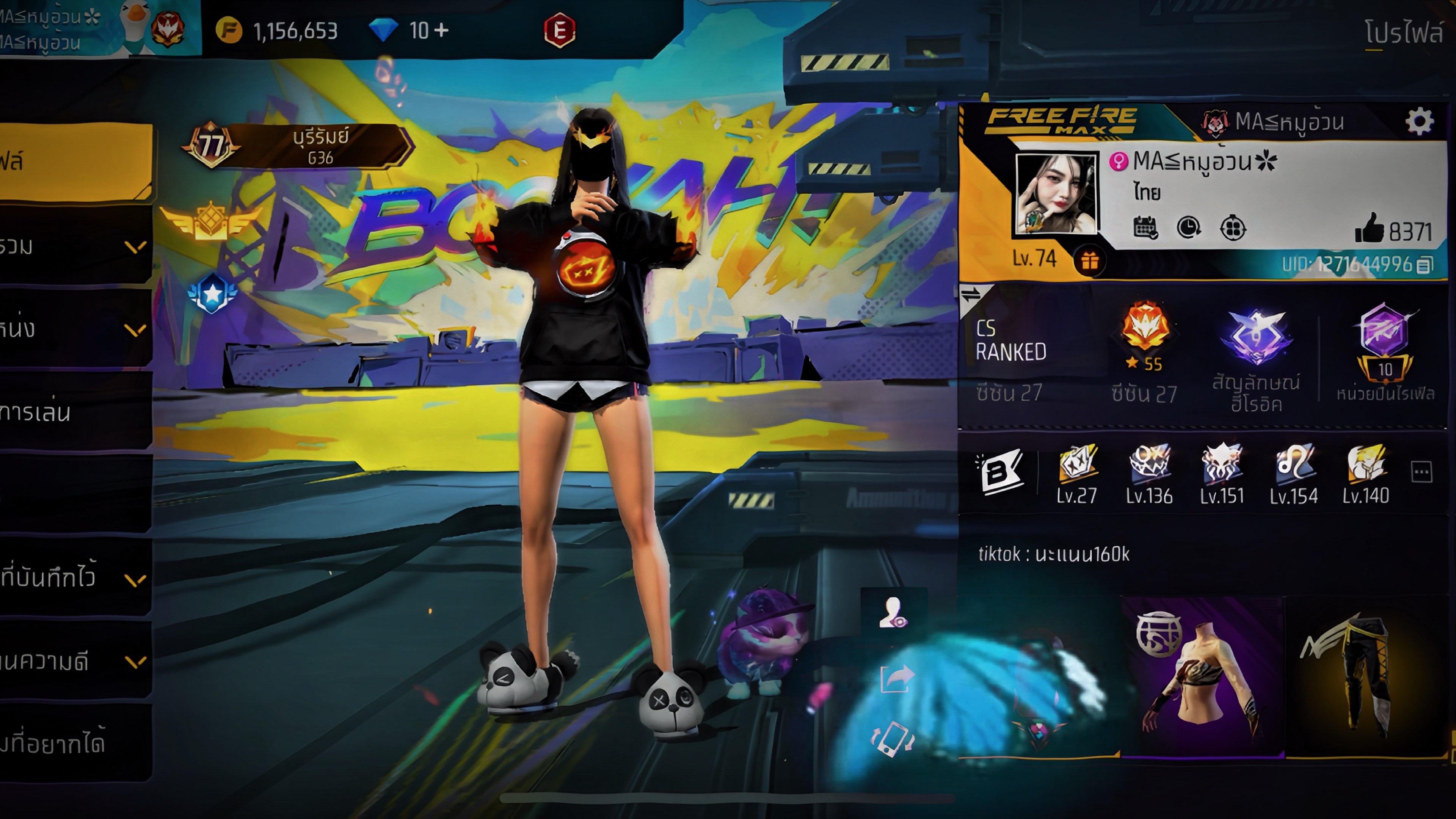Copy the UID number
This screenshot has width=1456, height=819.
1425,265
